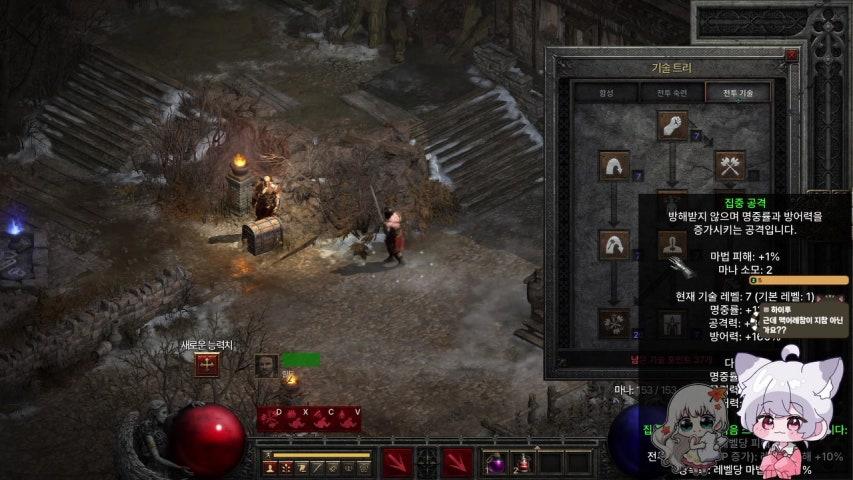Viewport: 853px width, 480px height.
Task: Open the character screen from the mini menu
Action: (x=270, y=467)
